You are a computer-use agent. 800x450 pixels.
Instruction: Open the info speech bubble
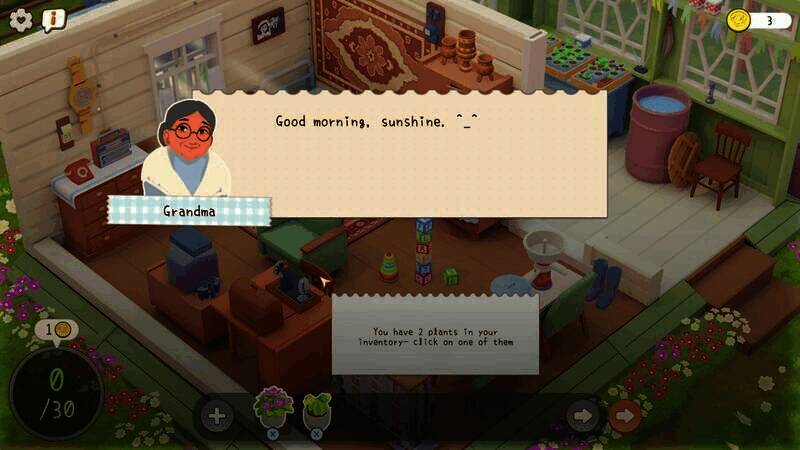(53, 18)
